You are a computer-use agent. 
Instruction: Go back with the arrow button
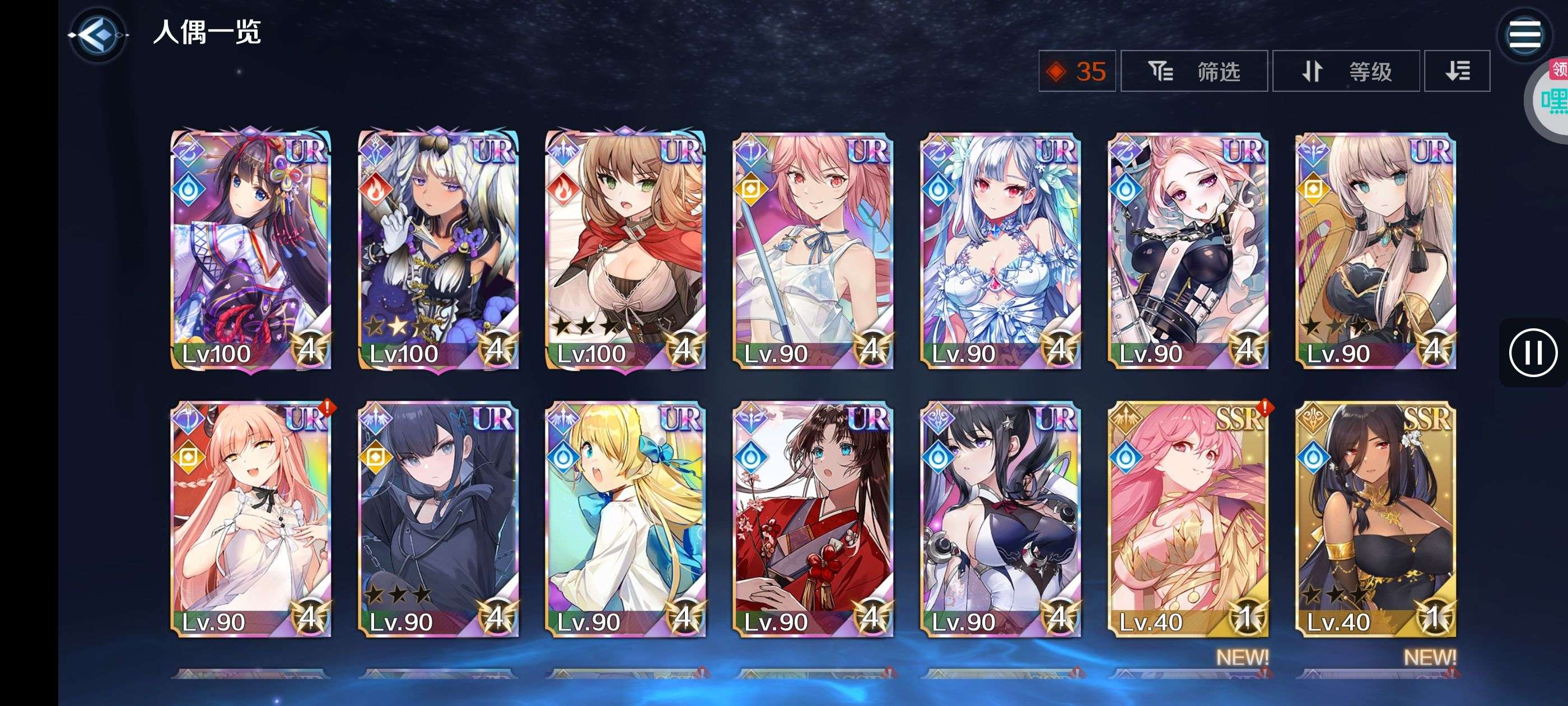coord(97,35)
